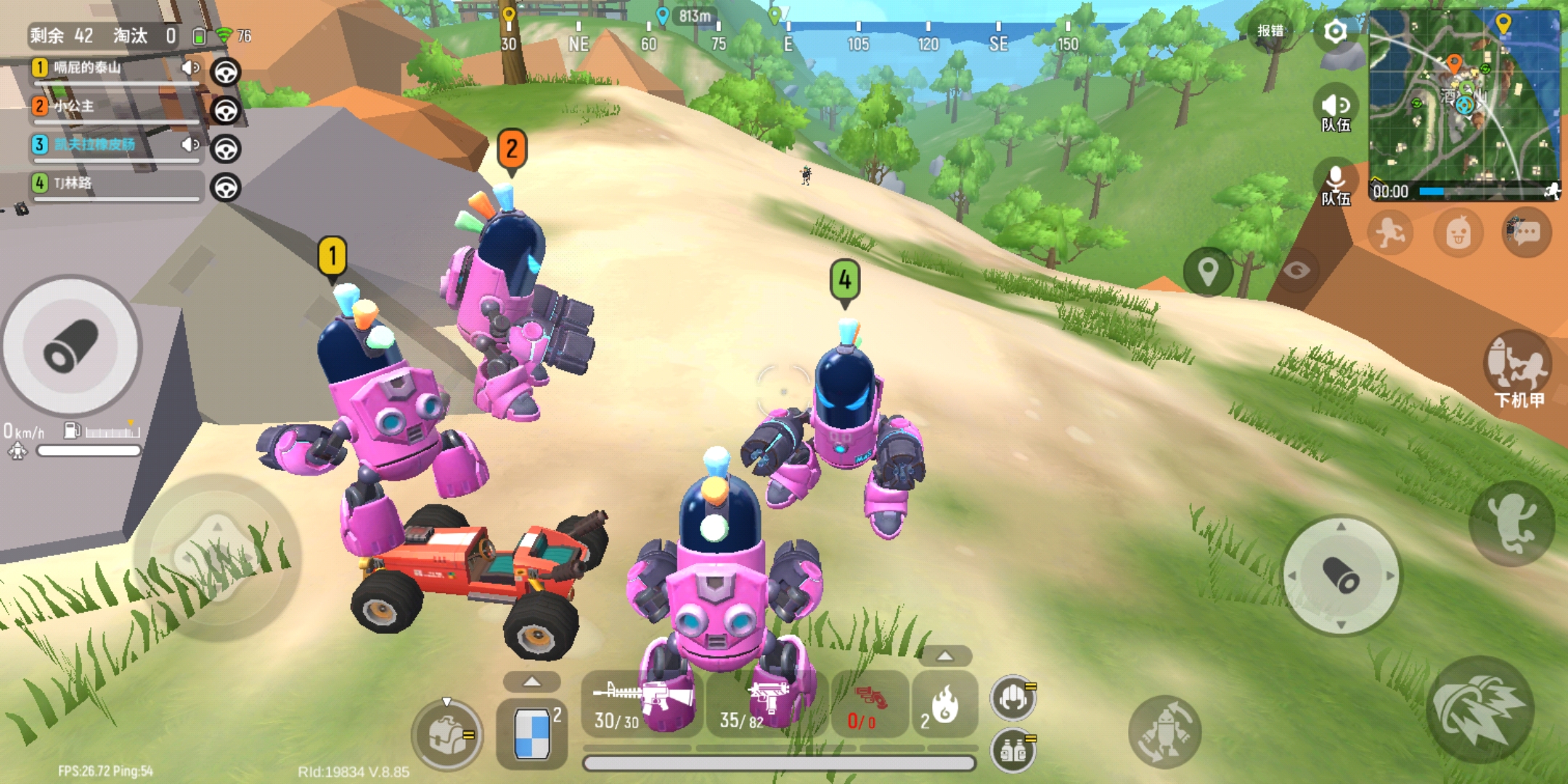Open the dancing figure emote menu
Image resolution: width=1568 pixels, height=784 pixels.
point(1390,233)
